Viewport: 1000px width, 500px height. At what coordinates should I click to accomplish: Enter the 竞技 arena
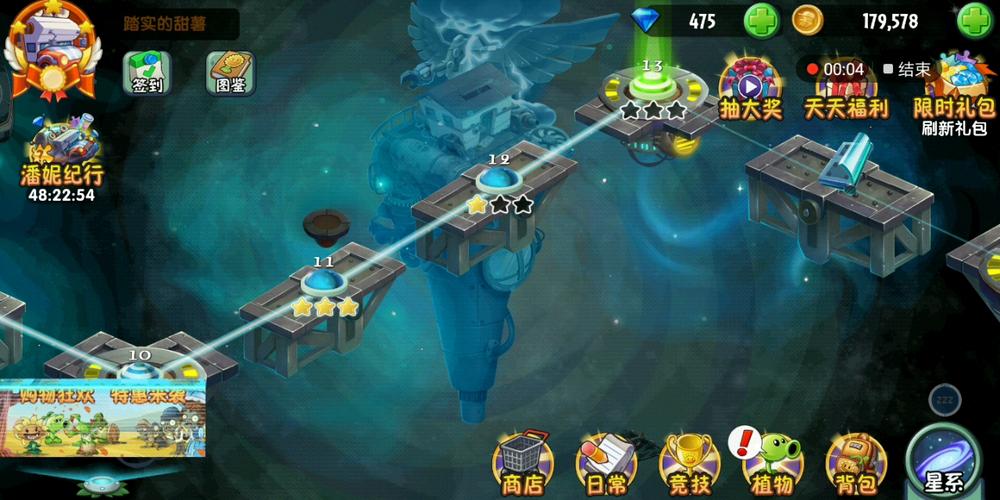[688, 462]
